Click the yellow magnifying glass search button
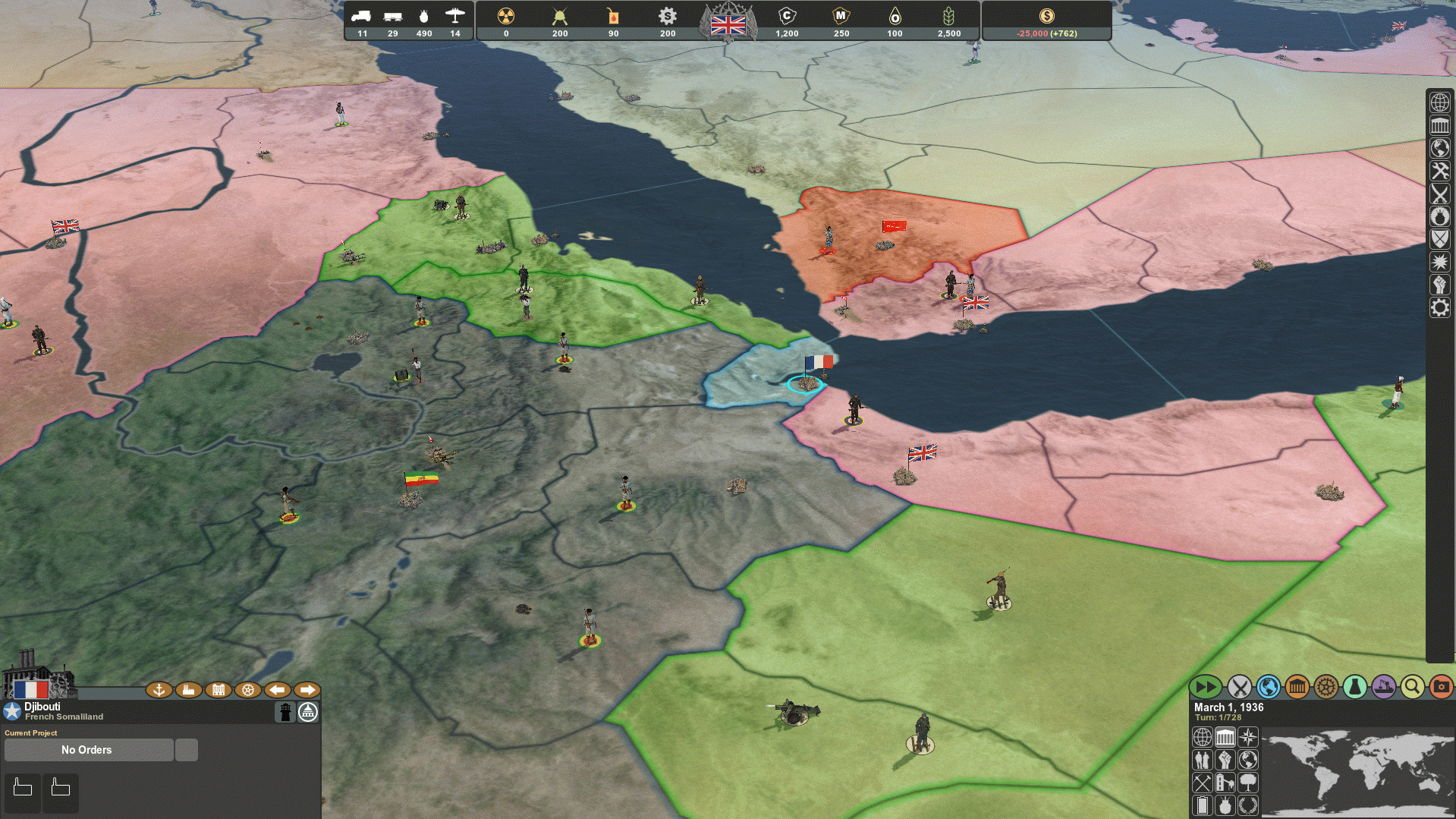The height and width of the screenshot is (819, 1456). [1412, 688]
